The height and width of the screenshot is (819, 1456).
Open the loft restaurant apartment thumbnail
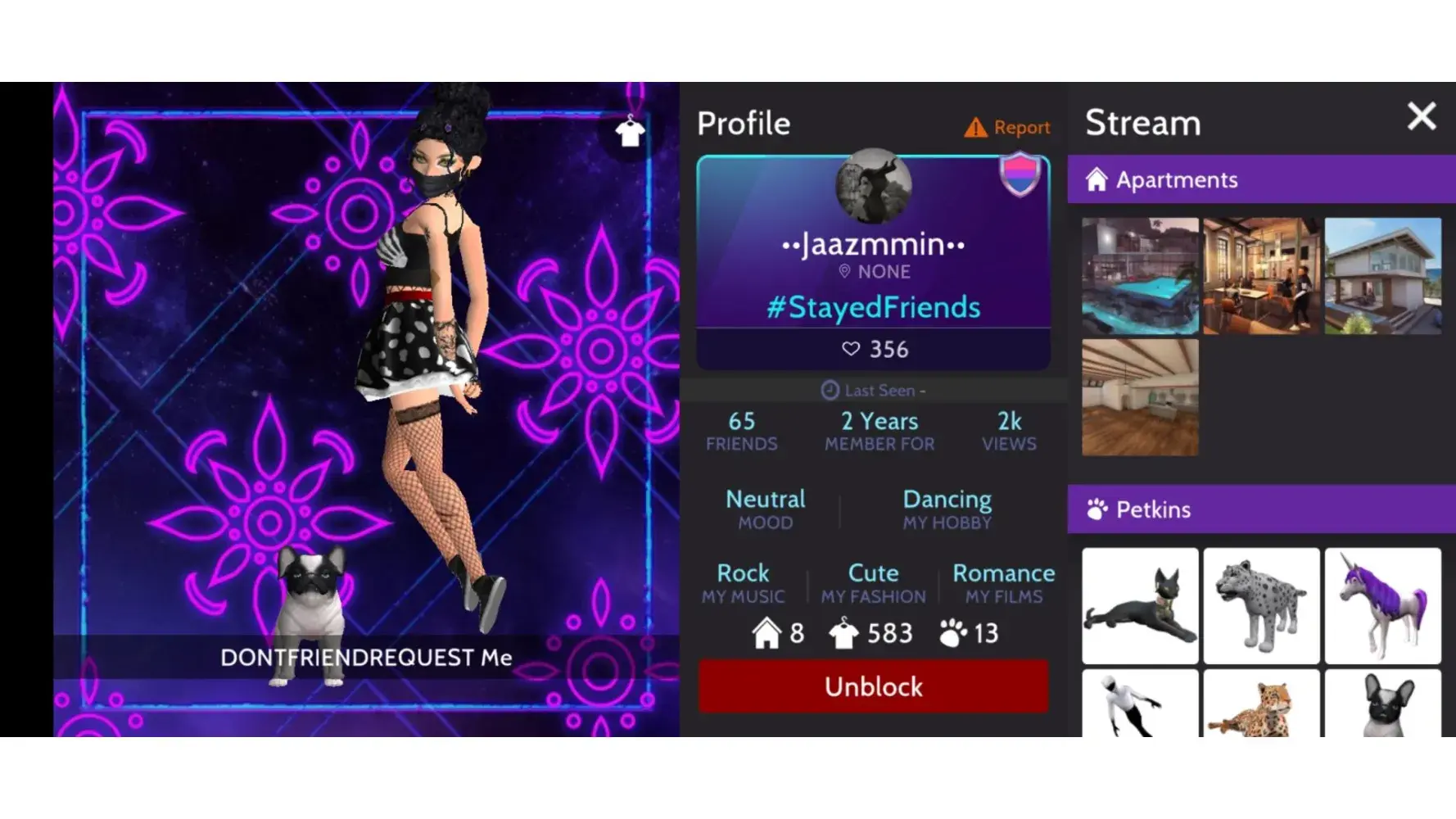click(x=1261, y=276)
